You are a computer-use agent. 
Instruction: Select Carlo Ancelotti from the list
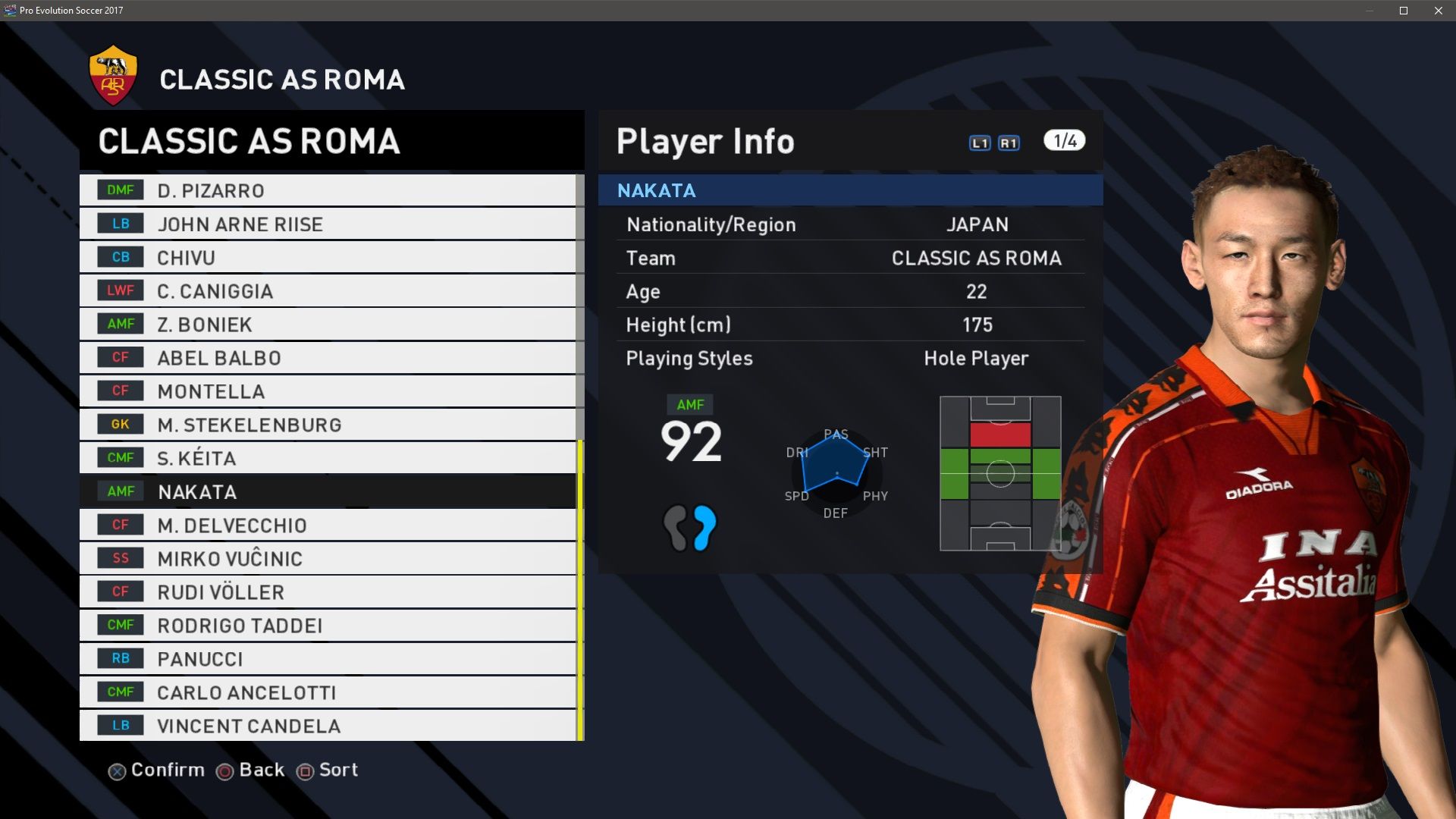(328, 692)
